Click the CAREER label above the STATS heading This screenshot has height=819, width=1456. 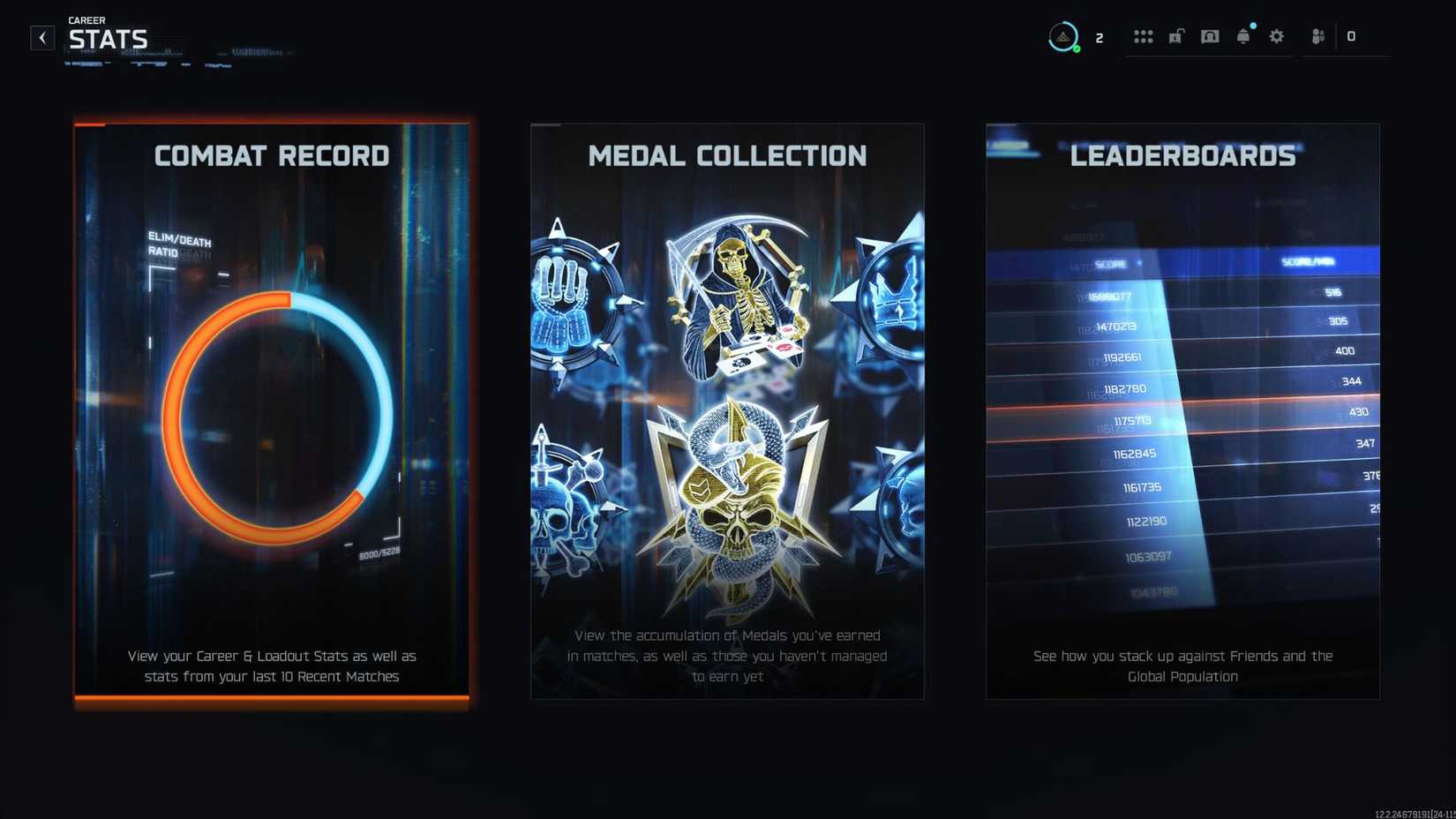click(86, 19)
